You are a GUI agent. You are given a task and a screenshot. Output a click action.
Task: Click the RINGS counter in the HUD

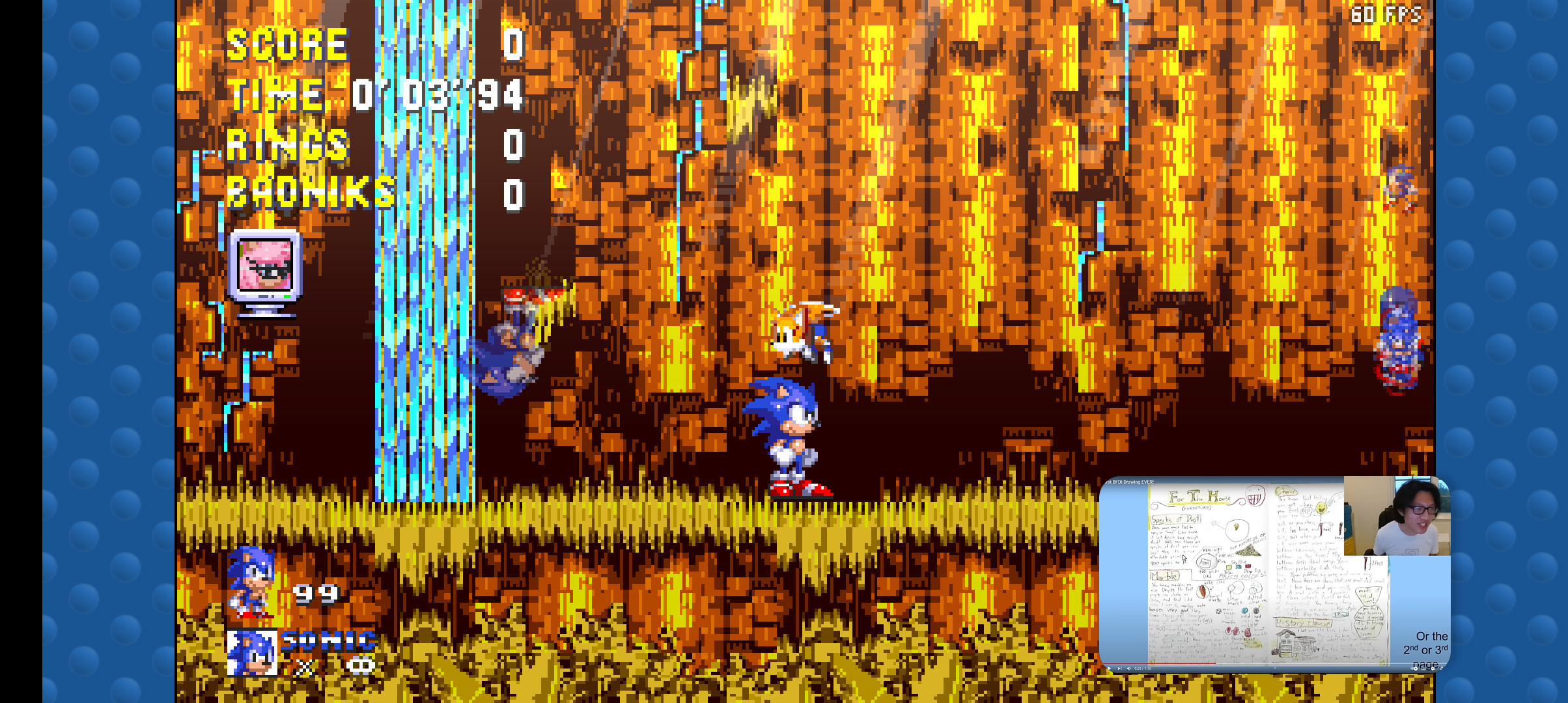[x=288, y=146]
